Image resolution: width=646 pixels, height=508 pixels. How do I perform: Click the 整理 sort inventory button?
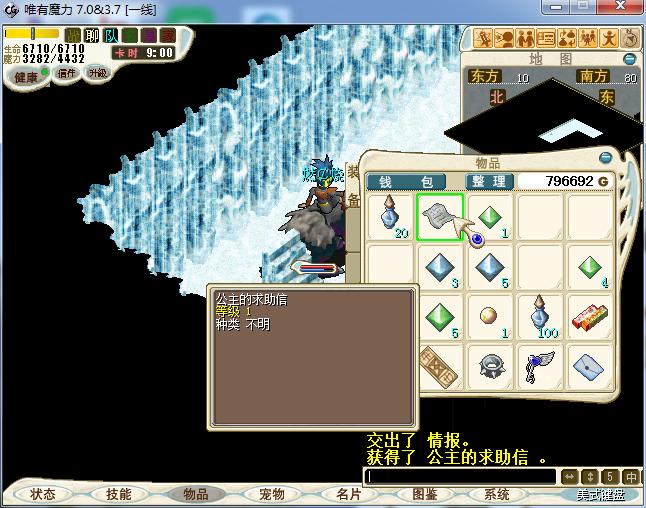[490, 181]
